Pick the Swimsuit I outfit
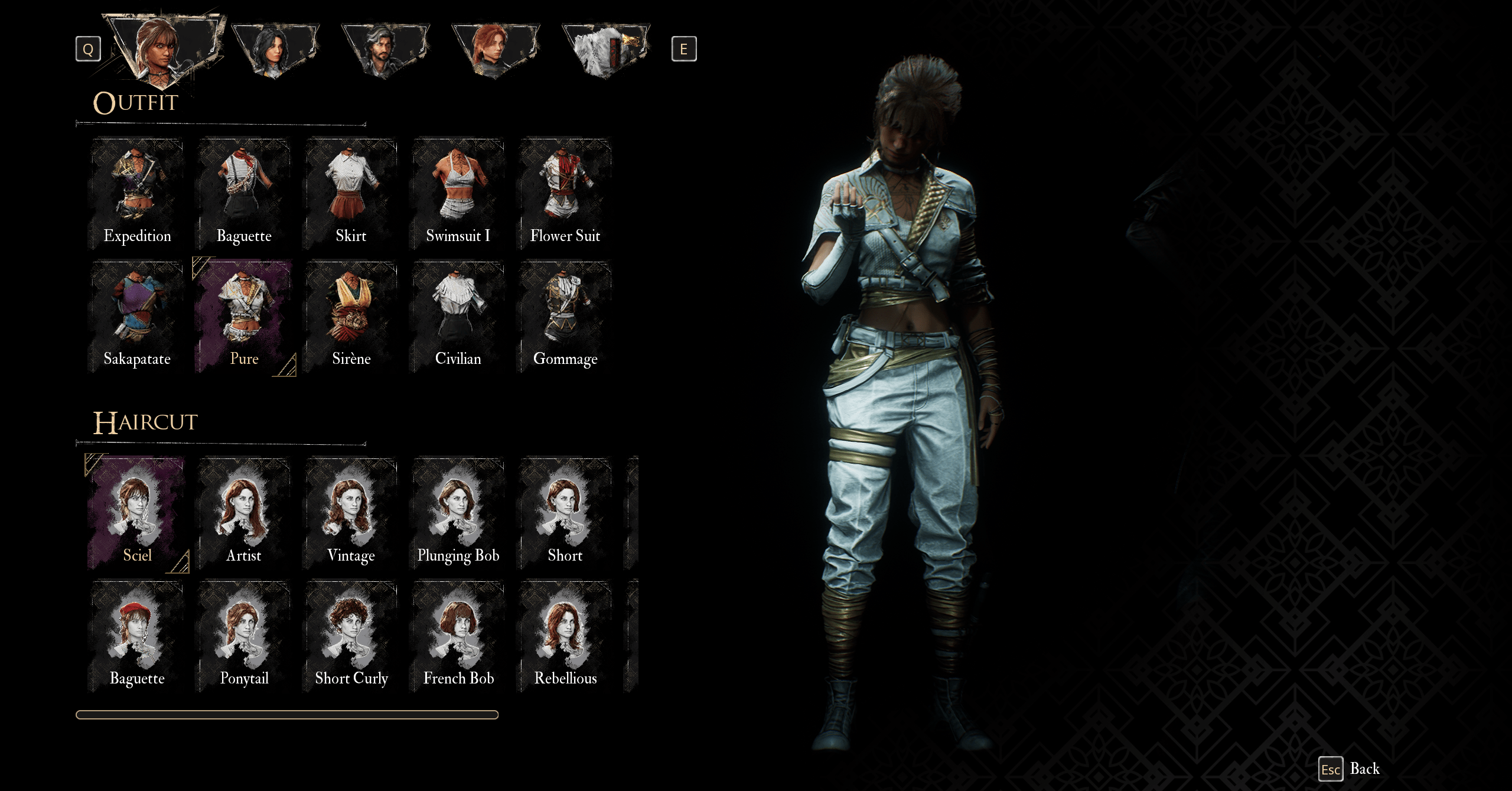Viewport: 1512px width, 791px height. (458, 194)
